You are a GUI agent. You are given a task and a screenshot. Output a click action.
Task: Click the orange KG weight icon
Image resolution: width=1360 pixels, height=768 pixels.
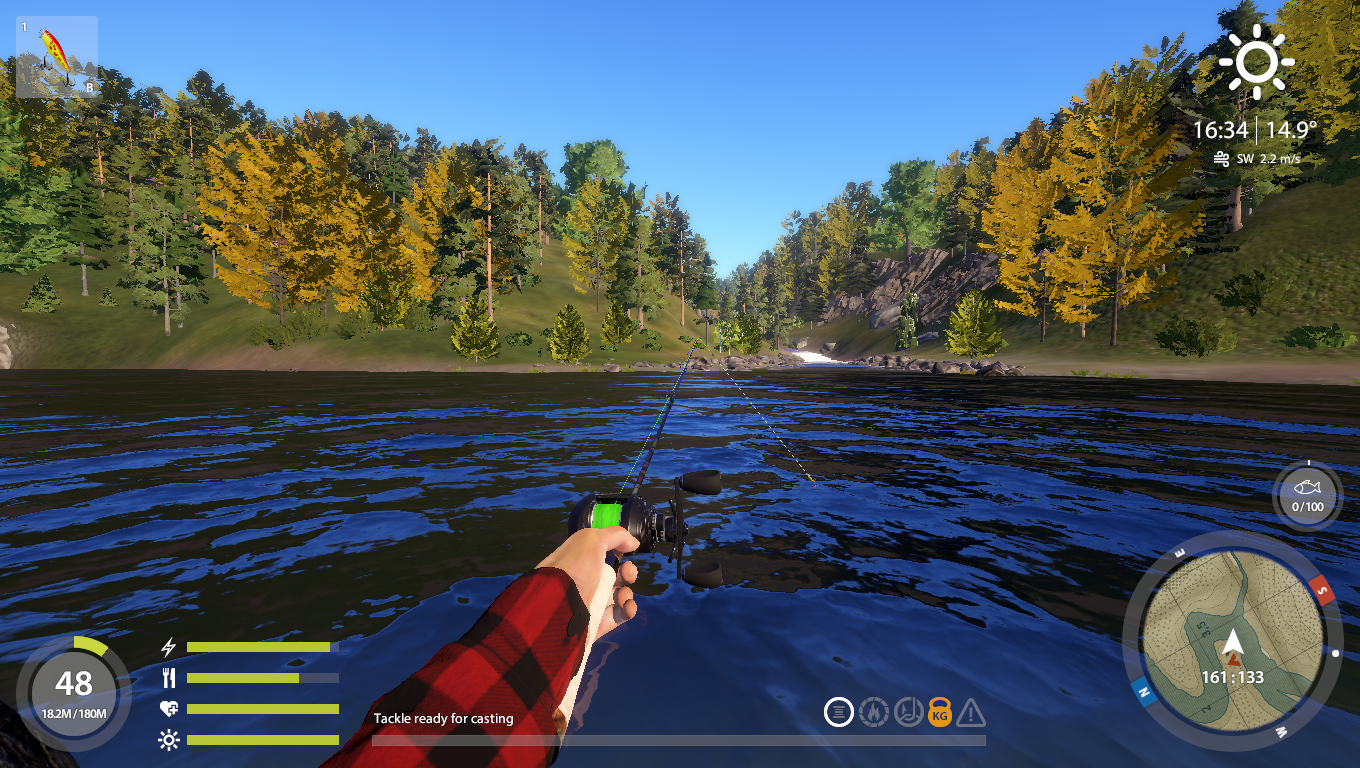click(940, 712)
